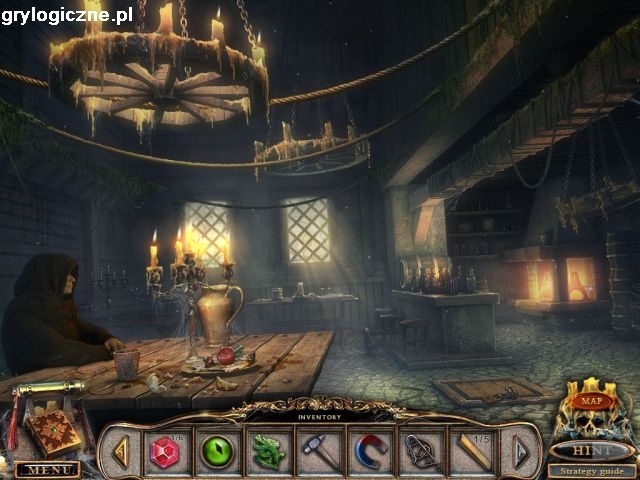This screenshot has height=480, width=640.
Task: Open the MENU button
Action: [x=47, y=469]
